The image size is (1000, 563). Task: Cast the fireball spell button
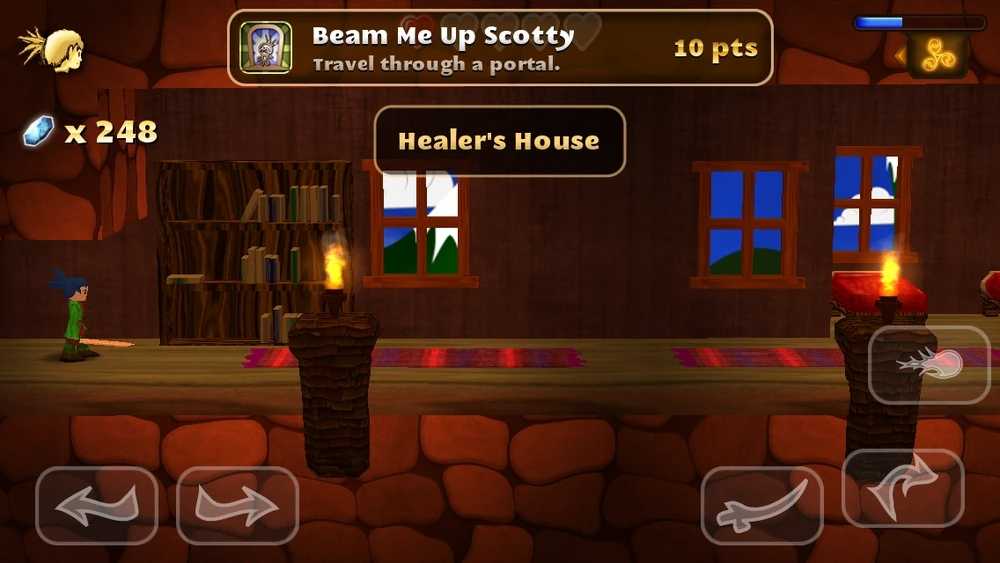928,364
